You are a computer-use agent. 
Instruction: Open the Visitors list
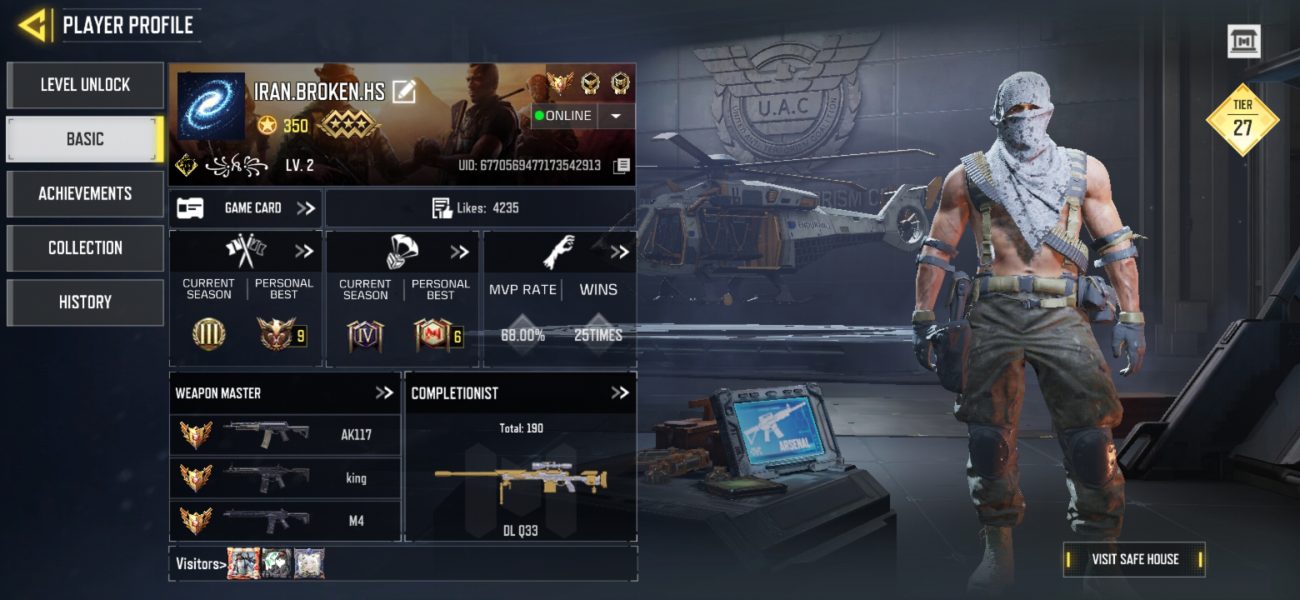197,564
